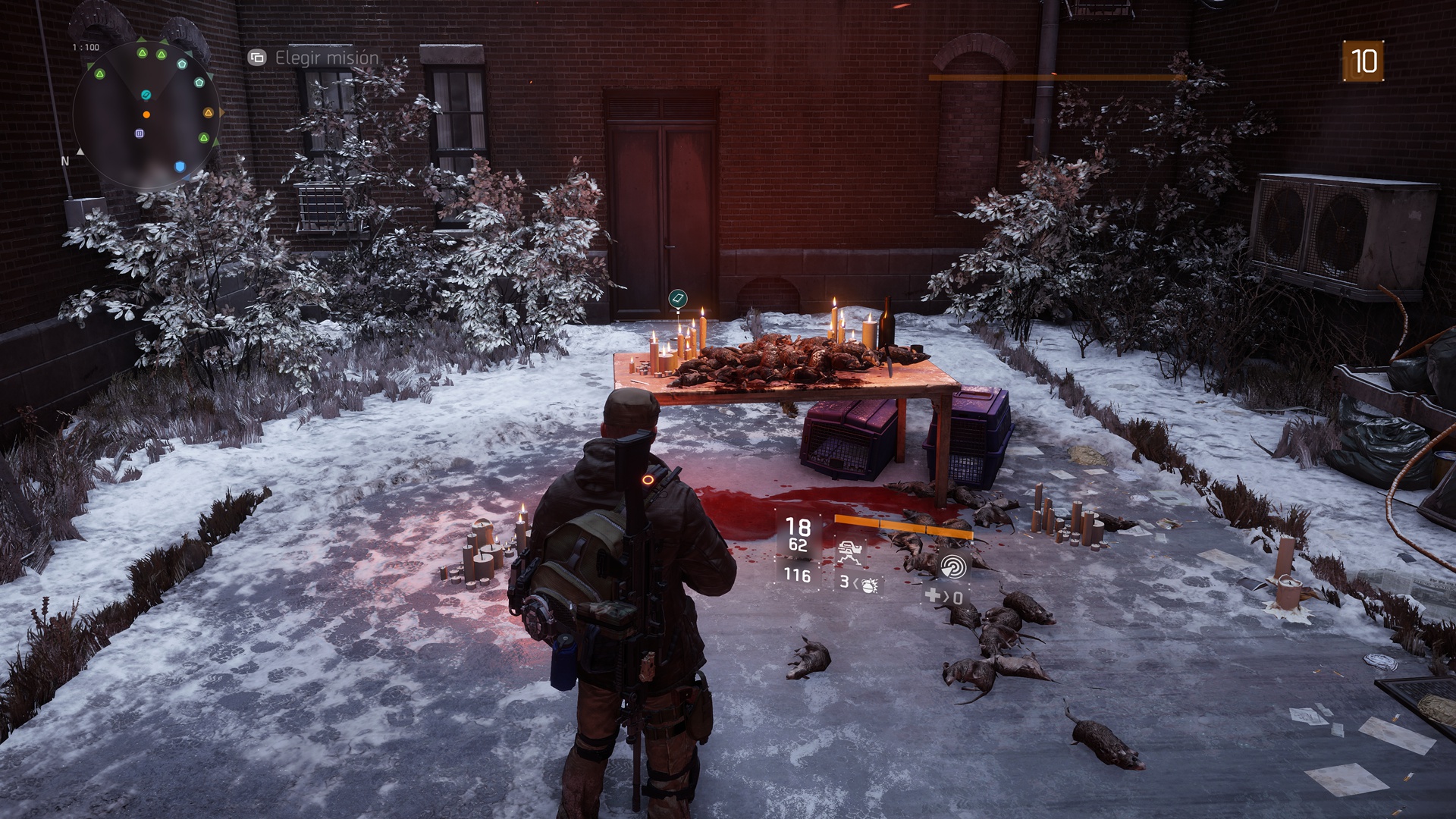Click the purple striped marker on minimap

pos(140,133)
